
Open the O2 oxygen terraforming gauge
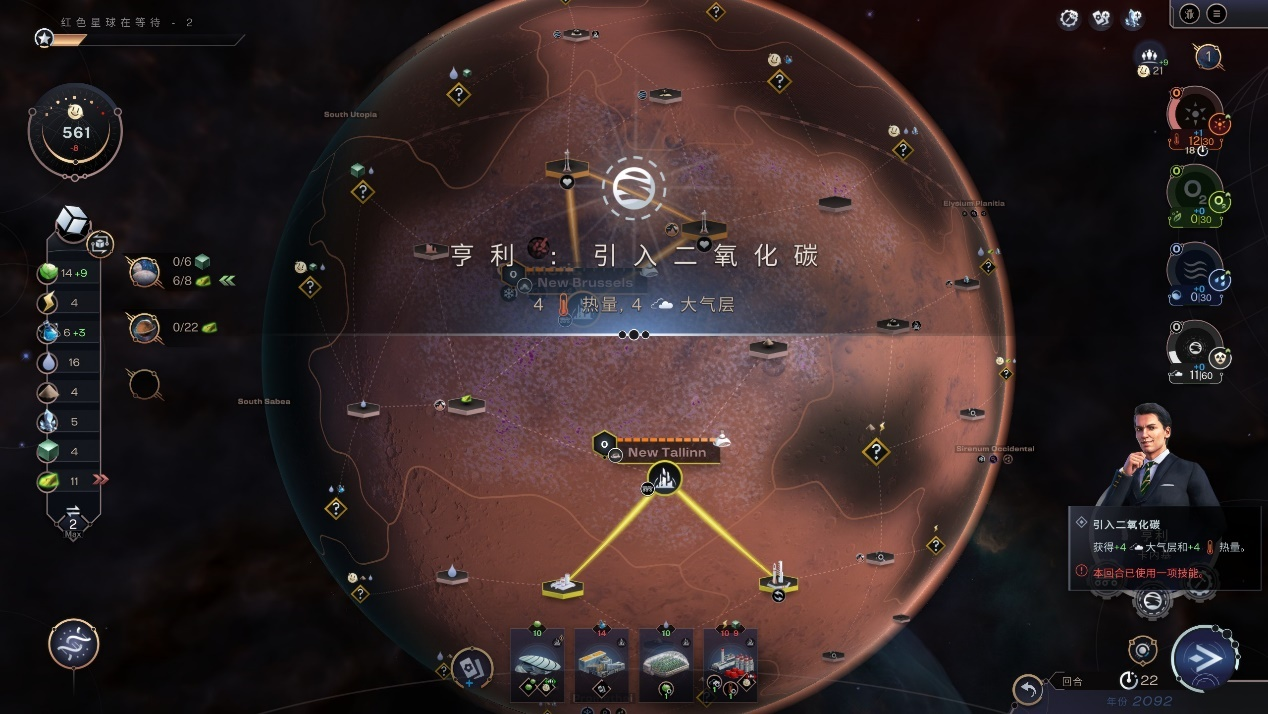coord(1194,192)
